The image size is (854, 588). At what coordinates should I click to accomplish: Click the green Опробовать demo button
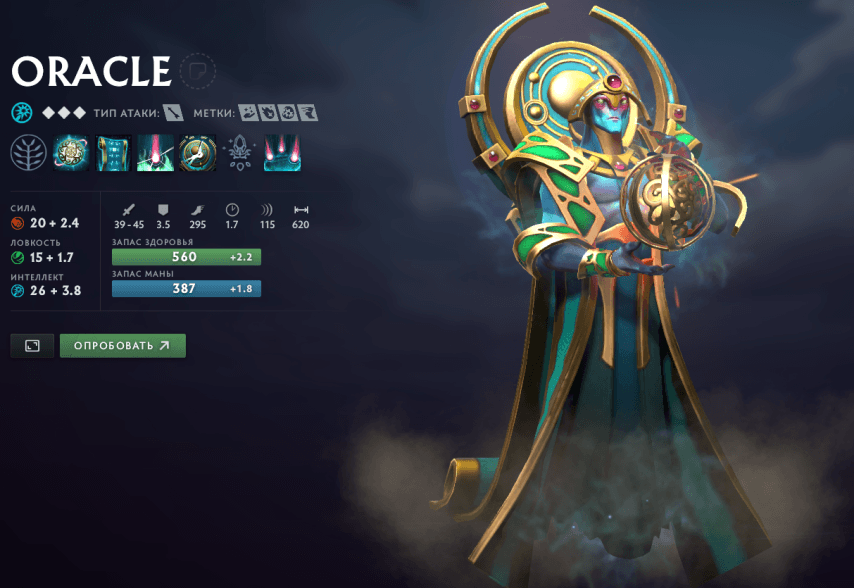point(122,345)
